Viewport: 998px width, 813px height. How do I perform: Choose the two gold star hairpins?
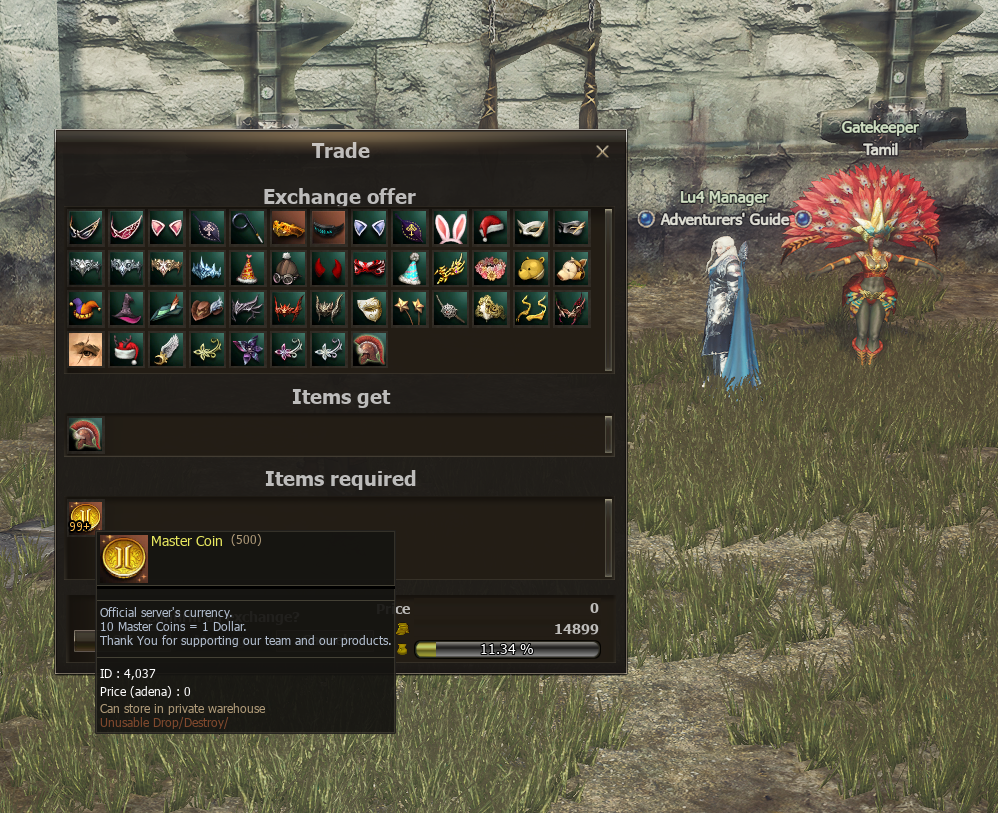410,309
